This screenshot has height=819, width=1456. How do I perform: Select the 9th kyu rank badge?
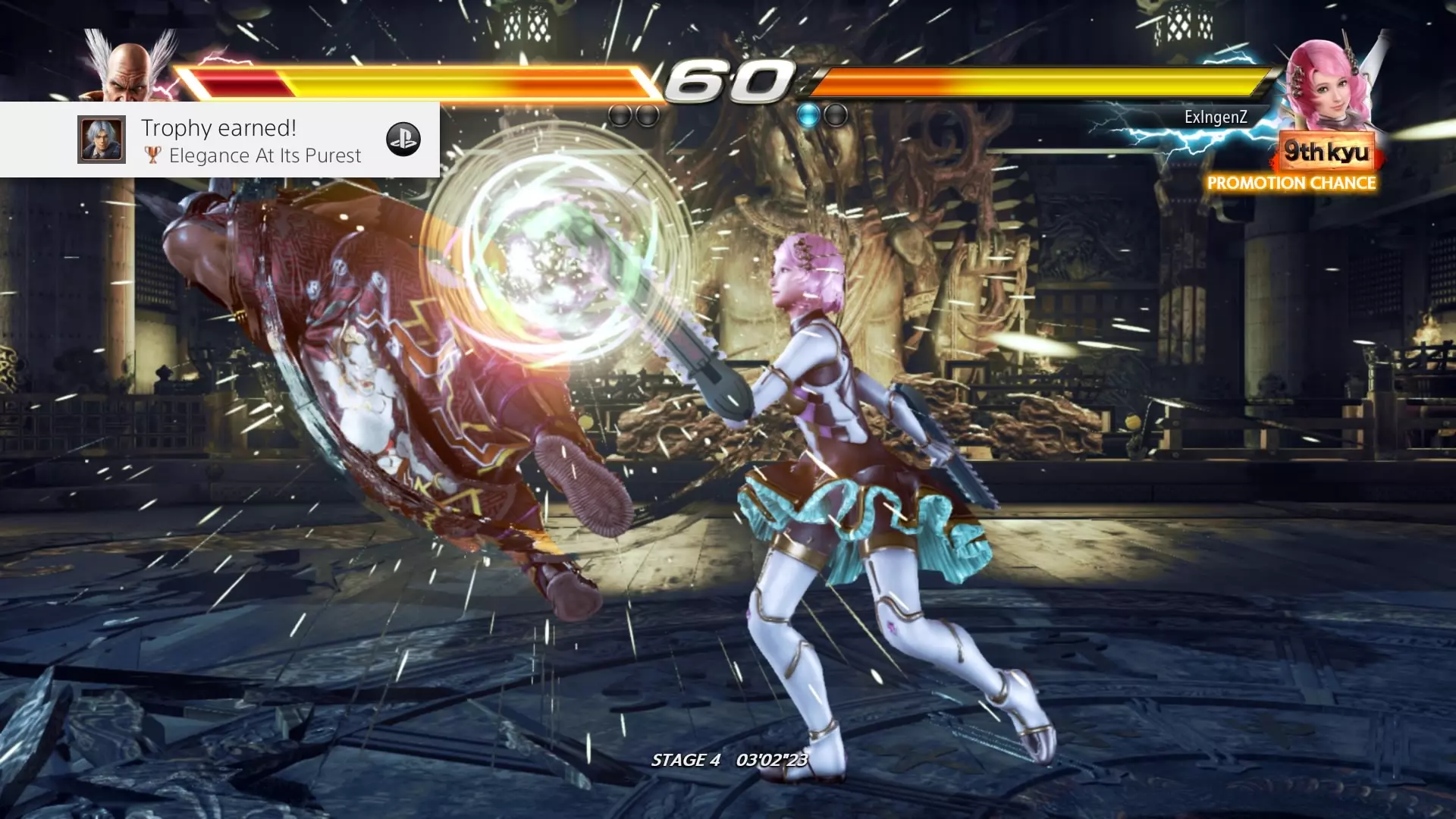coord(1326,152)
